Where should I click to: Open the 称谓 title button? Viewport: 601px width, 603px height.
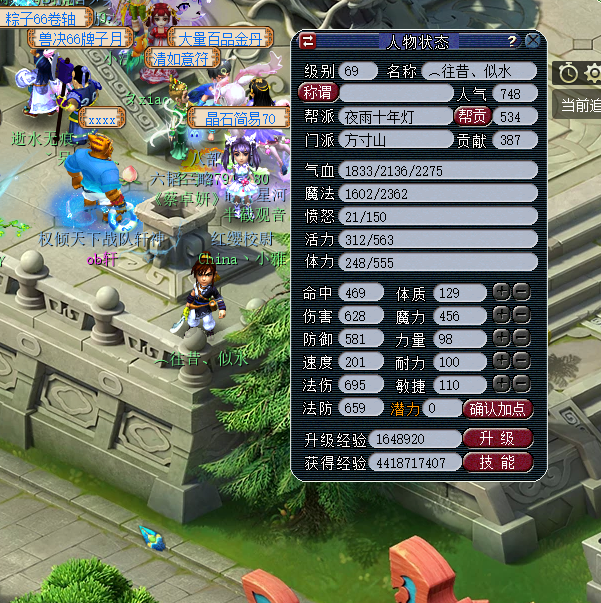pyautogui.click(x=318, y=93)
